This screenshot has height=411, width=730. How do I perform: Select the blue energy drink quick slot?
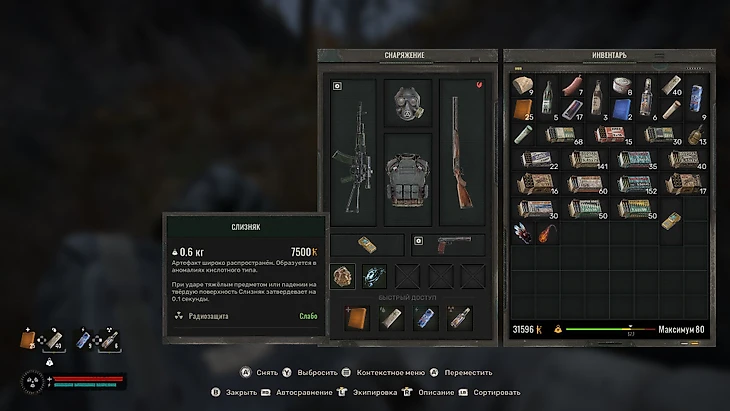coord(426,318)
